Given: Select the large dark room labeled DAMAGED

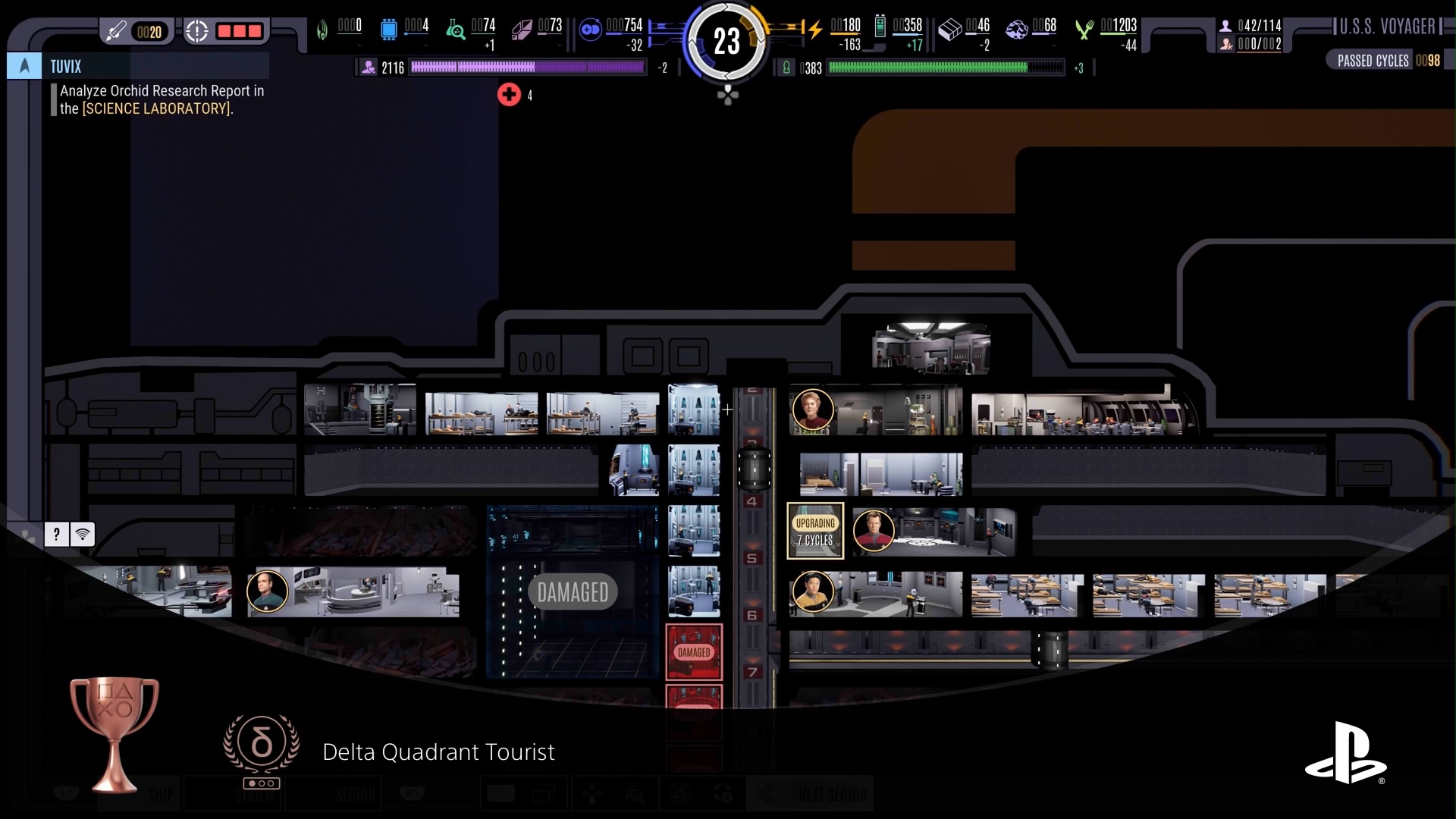Looking at the screenshot, I should click(x=573, y=591).
